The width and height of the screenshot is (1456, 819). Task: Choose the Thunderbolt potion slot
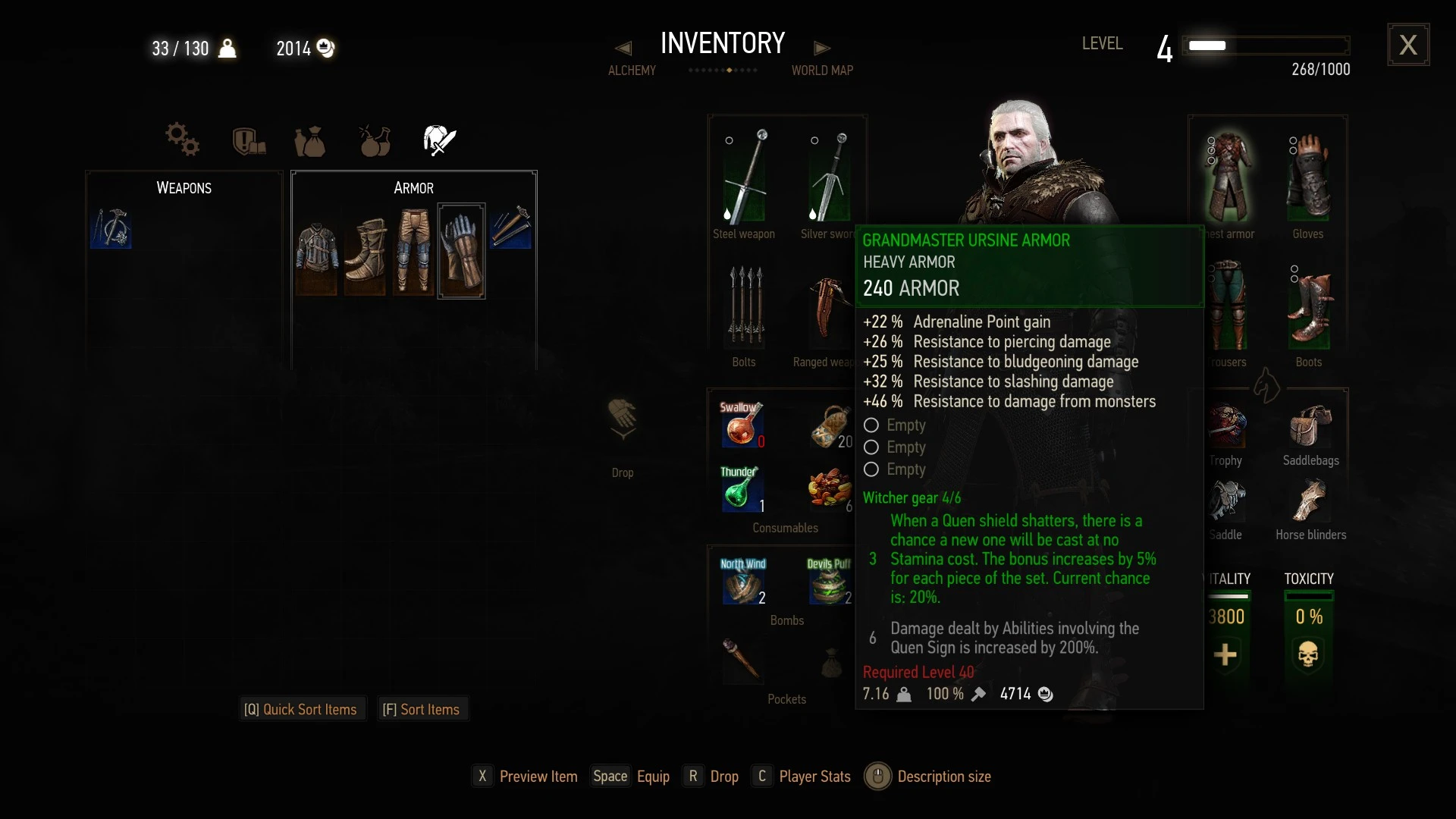pos(742,488)
